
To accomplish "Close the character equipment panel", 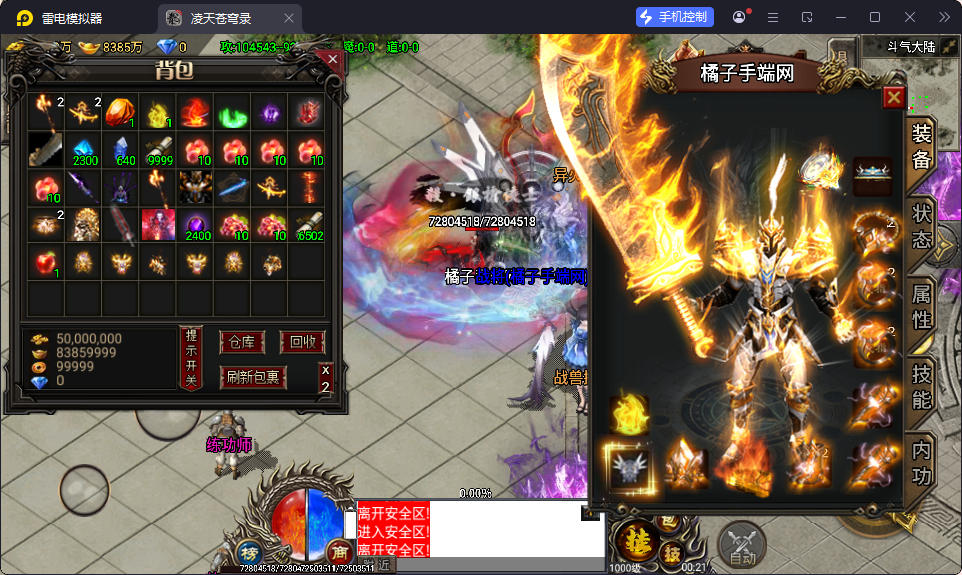I will pyautogui.click(x=894, y=97).
